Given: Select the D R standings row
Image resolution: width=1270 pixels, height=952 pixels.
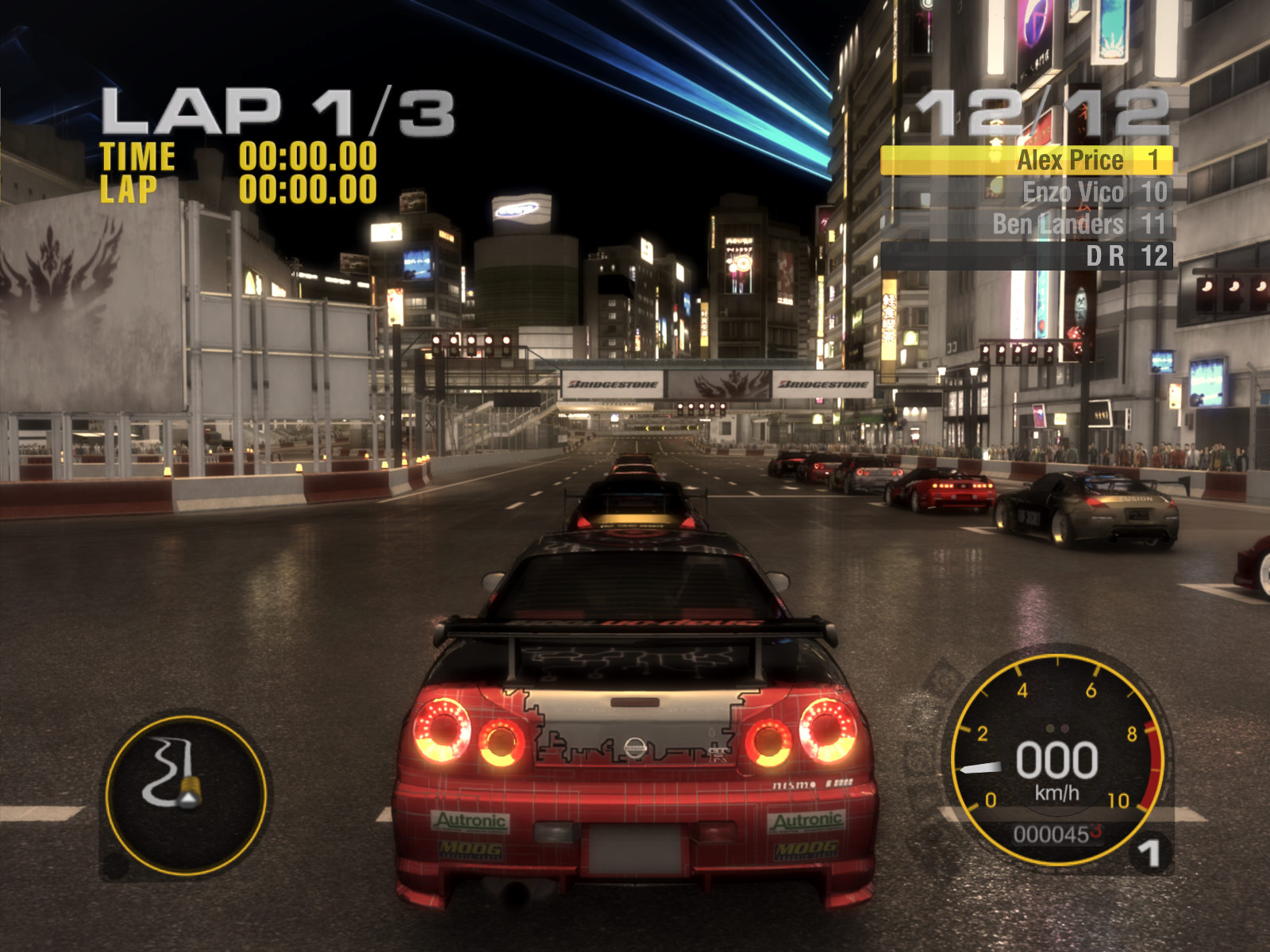Looking at the screenshot, I should [1026, 255].
